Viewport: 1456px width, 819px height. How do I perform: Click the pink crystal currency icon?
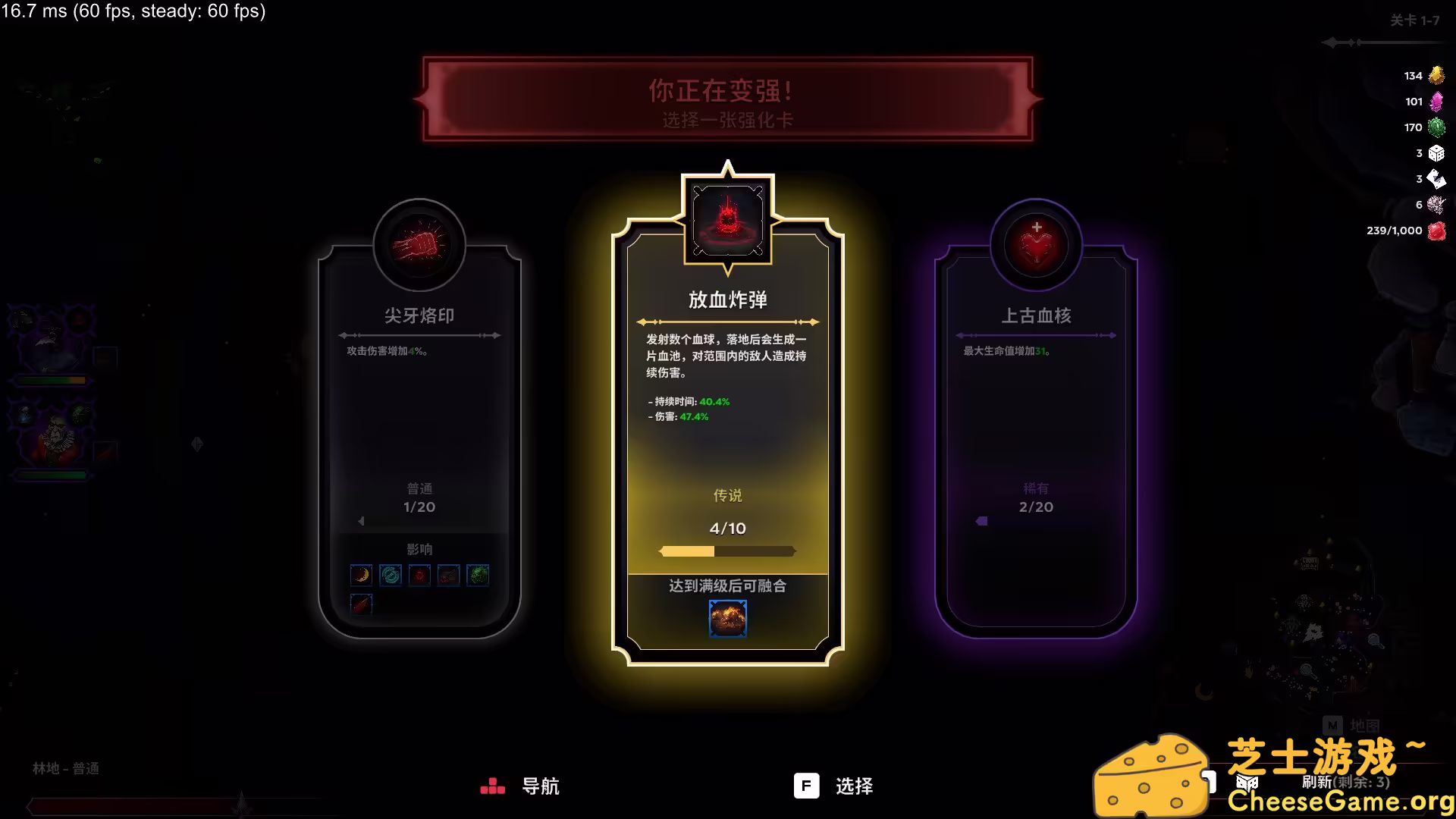coord(1437,102)
